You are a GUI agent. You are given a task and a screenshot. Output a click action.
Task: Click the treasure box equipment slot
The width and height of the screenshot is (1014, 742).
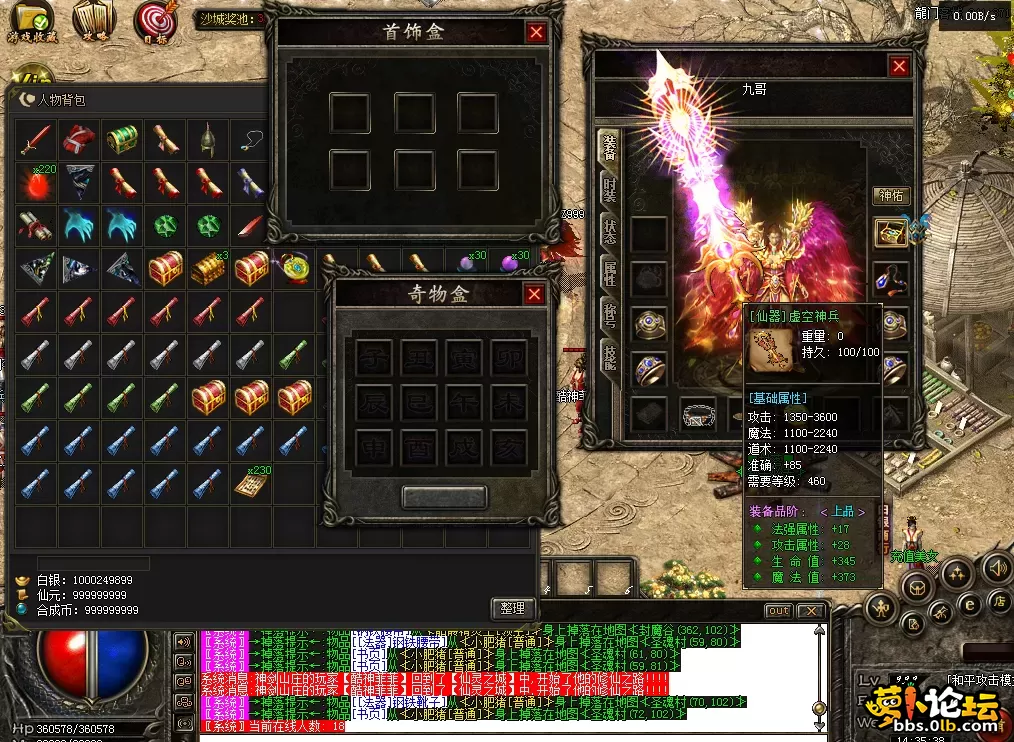(x=890, y=233)
